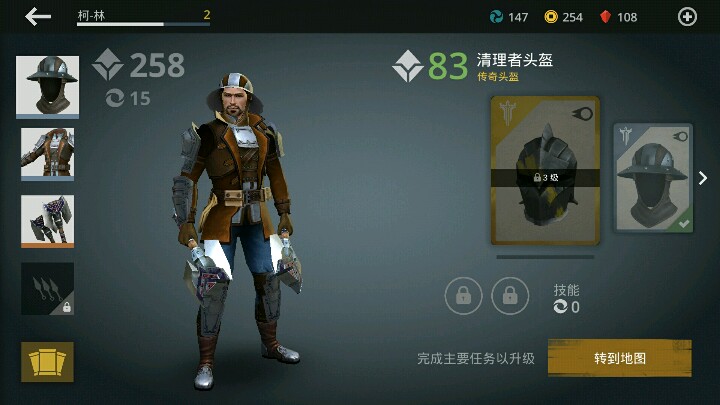Show next helmet cards with right arrow

point(703,178)
